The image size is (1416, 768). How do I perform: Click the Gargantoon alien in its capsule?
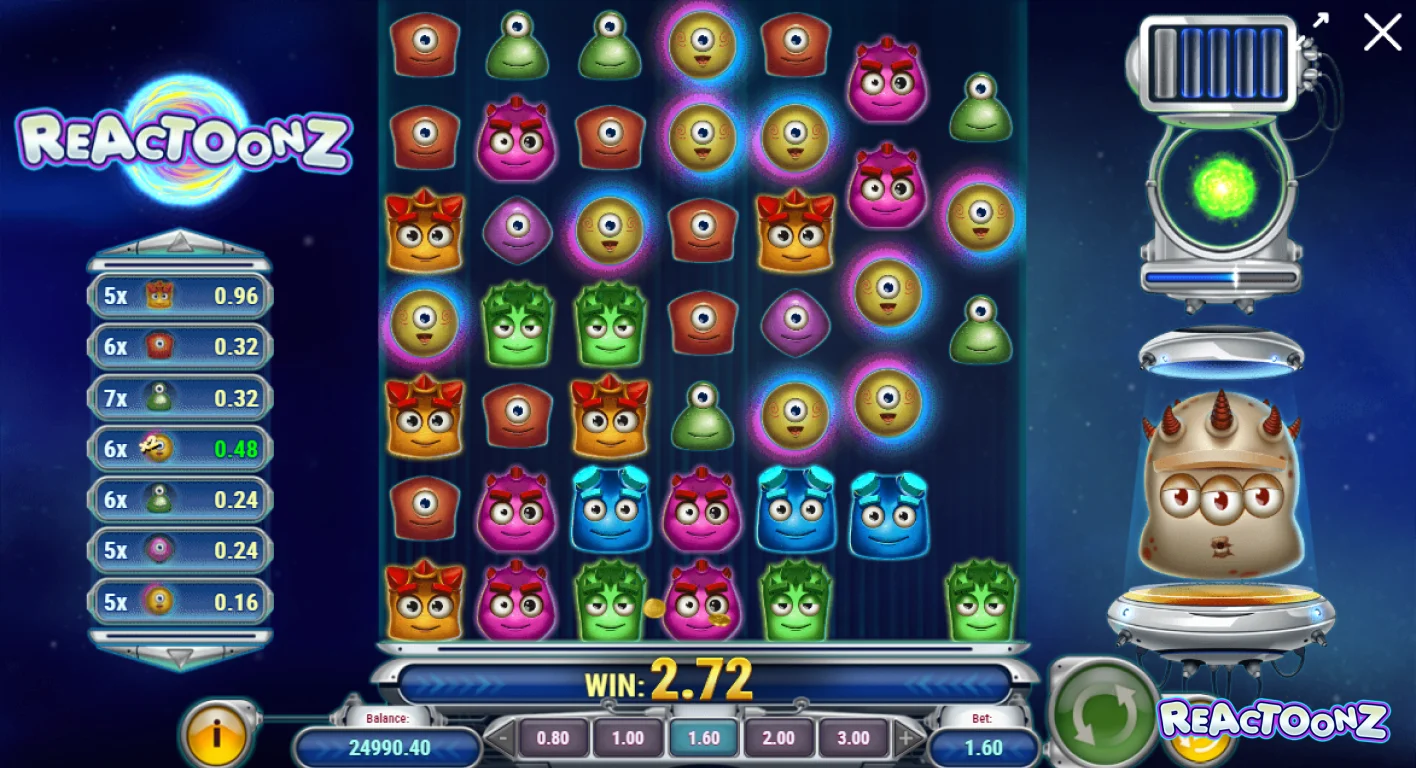(x=1220, y=490)
